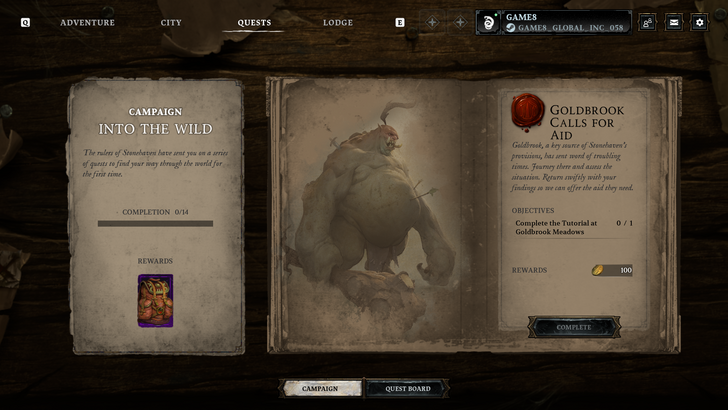This screenshot has width=728, height=410.
Task: Switch to the Quest Board view
Action: click(405, 388)
